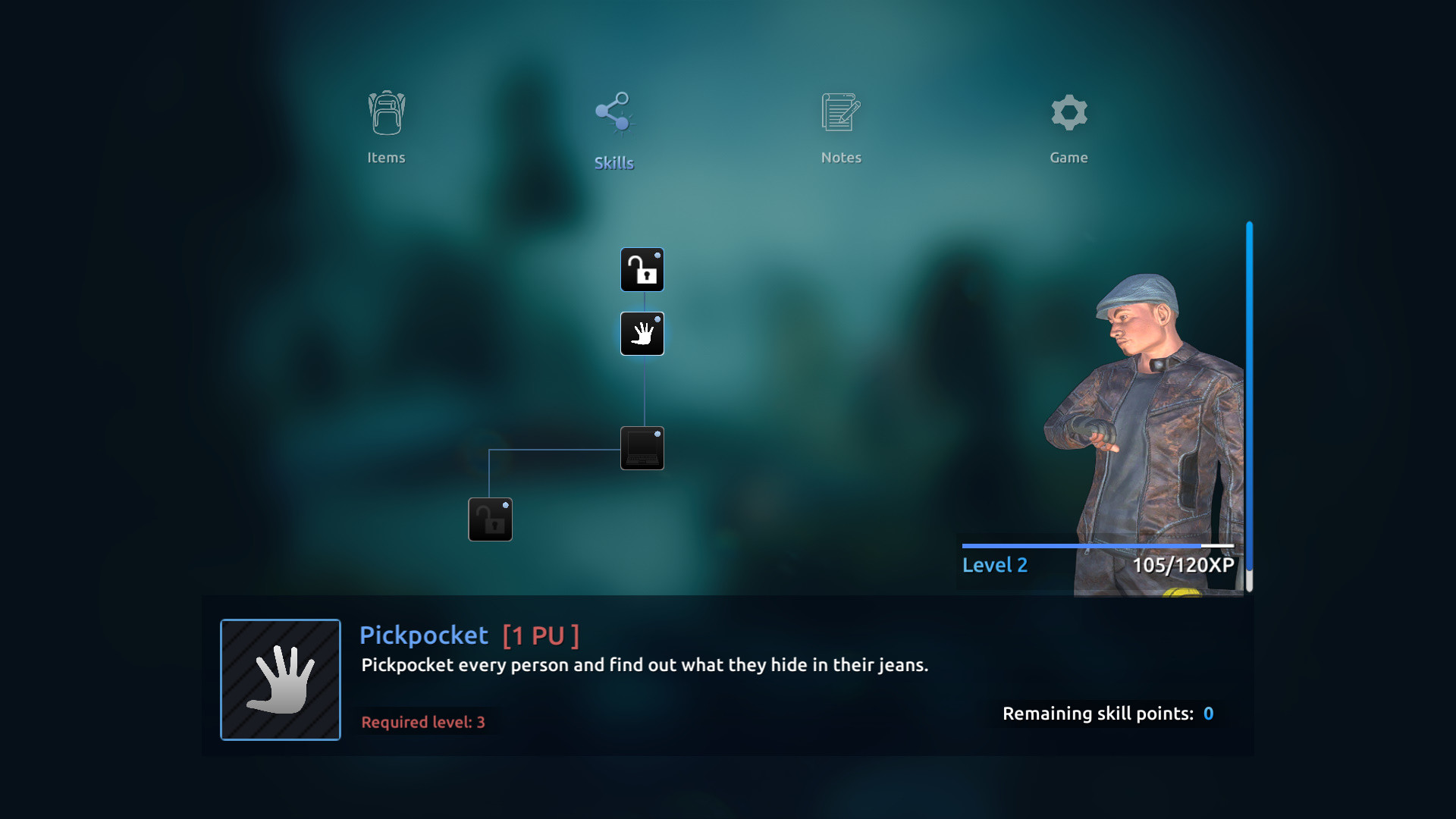This screenshot has width=1456, height=819.
Task: Open the Items tab label
Action: point(386,157)
